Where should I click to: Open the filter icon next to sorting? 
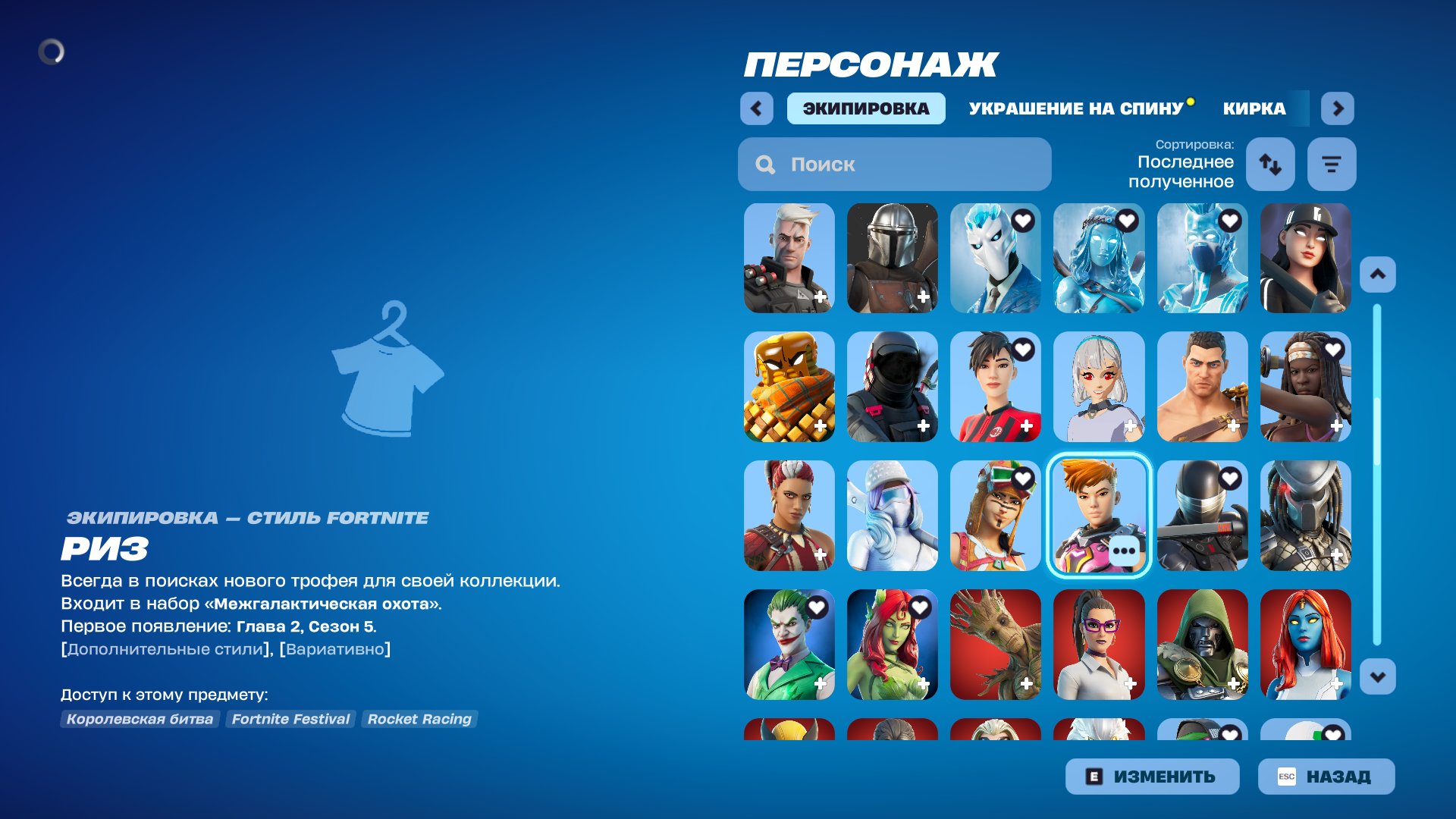(1331, 164)
